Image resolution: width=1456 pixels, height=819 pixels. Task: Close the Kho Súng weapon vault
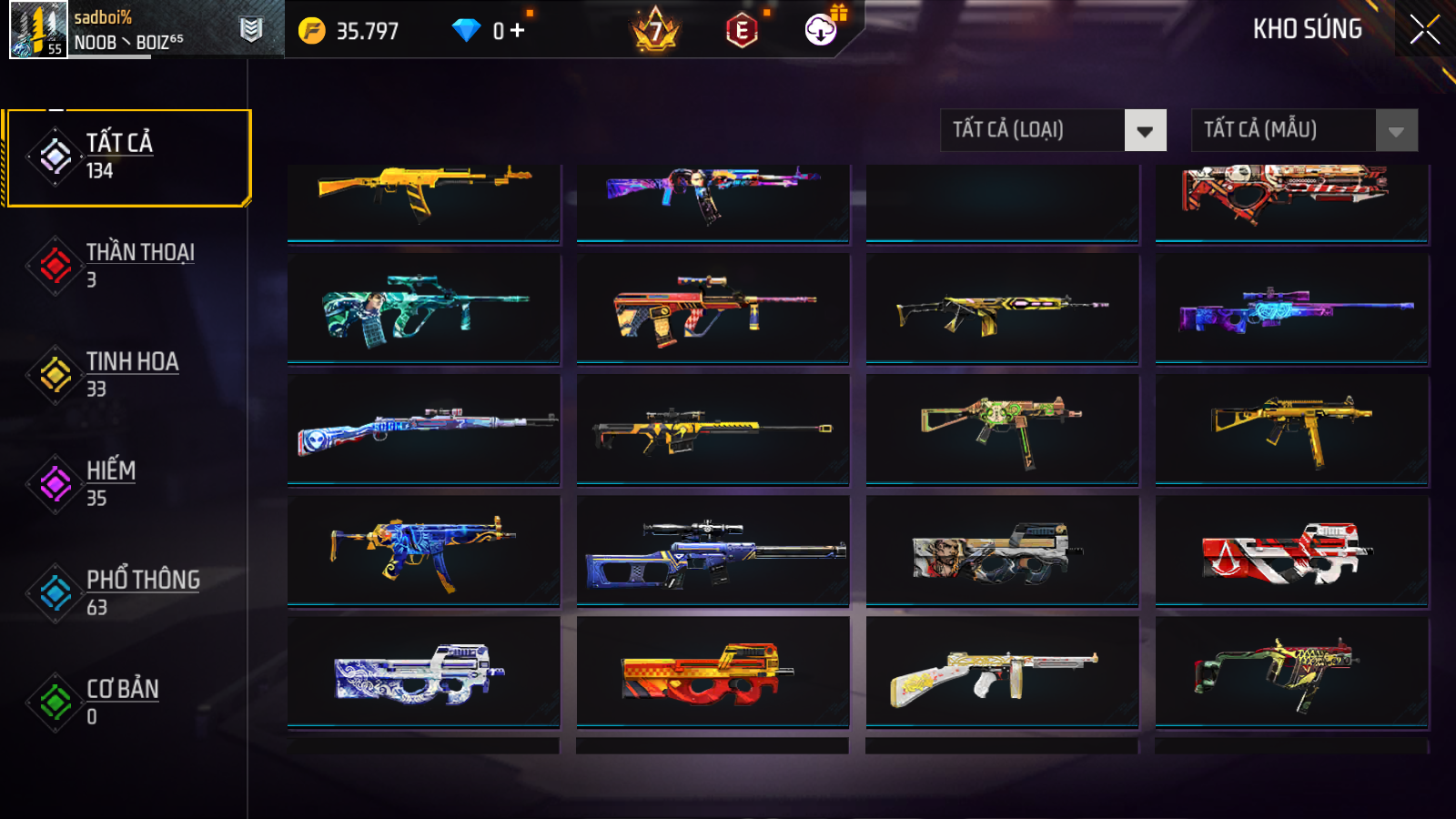pyautogui.click(x=1424, y=29)
